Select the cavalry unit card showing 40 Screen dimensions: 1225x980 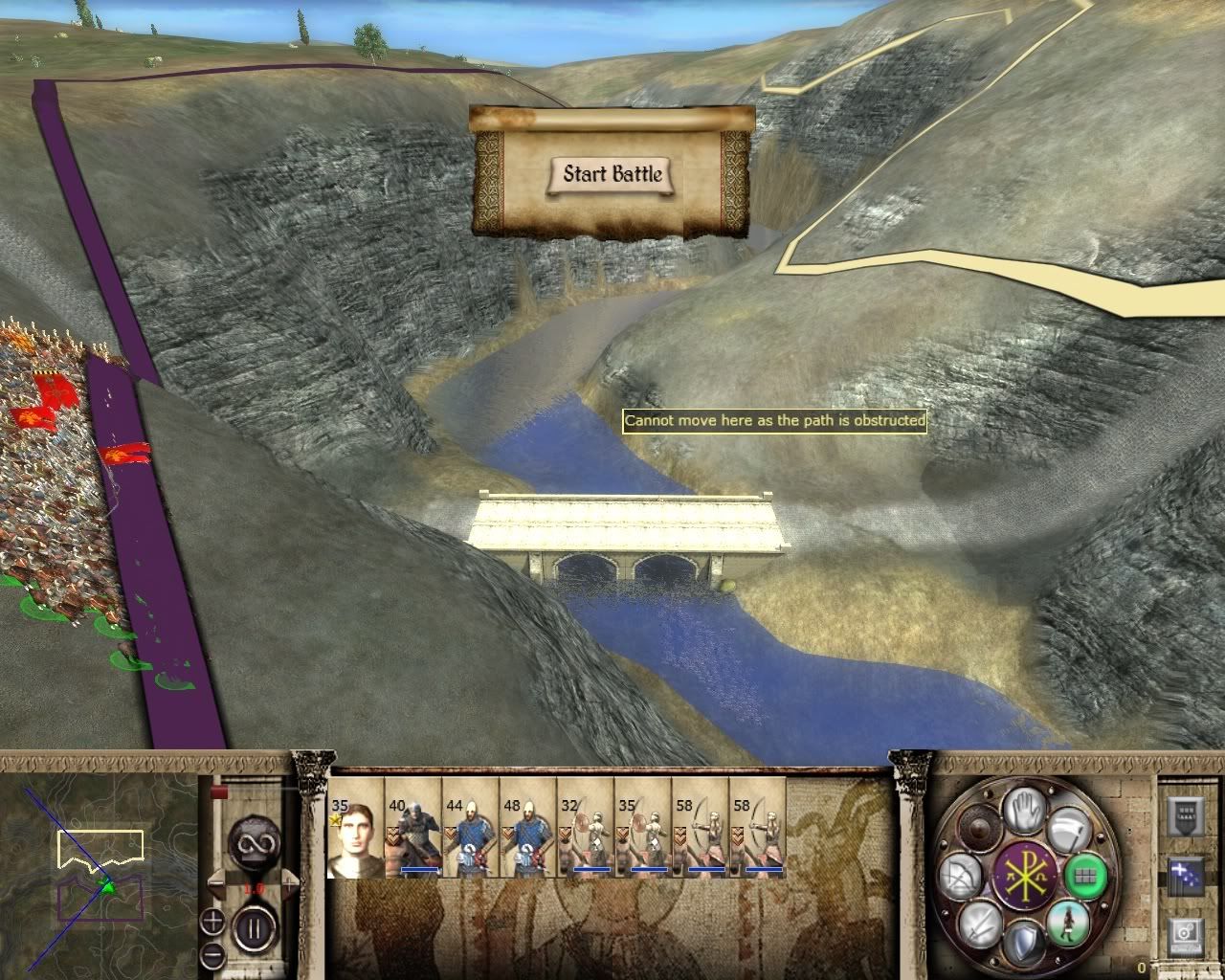[413, 828]
